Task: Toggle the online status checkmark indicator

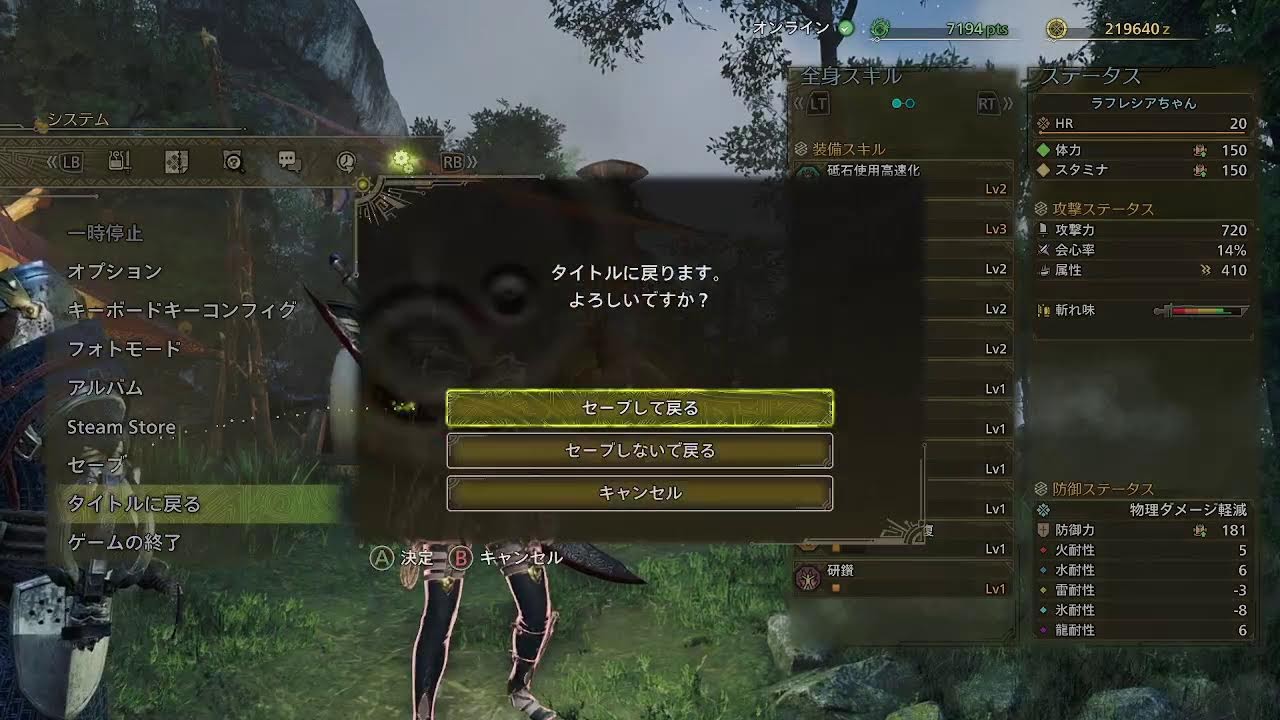Action: (x=846, y=28)
